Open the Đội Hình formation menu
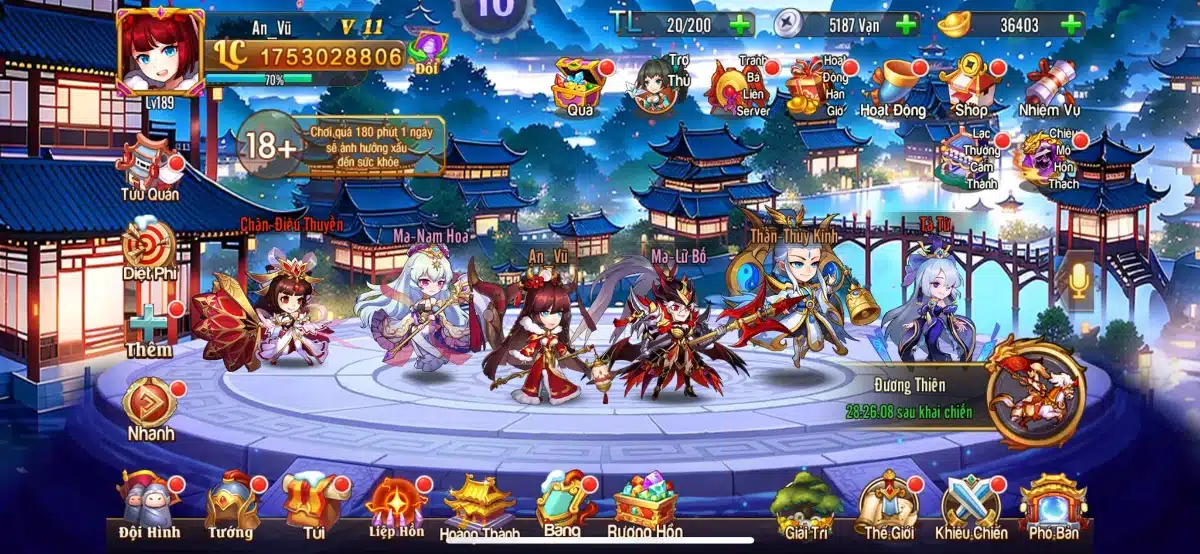The image size is (1200, 554). click(147, 502)
